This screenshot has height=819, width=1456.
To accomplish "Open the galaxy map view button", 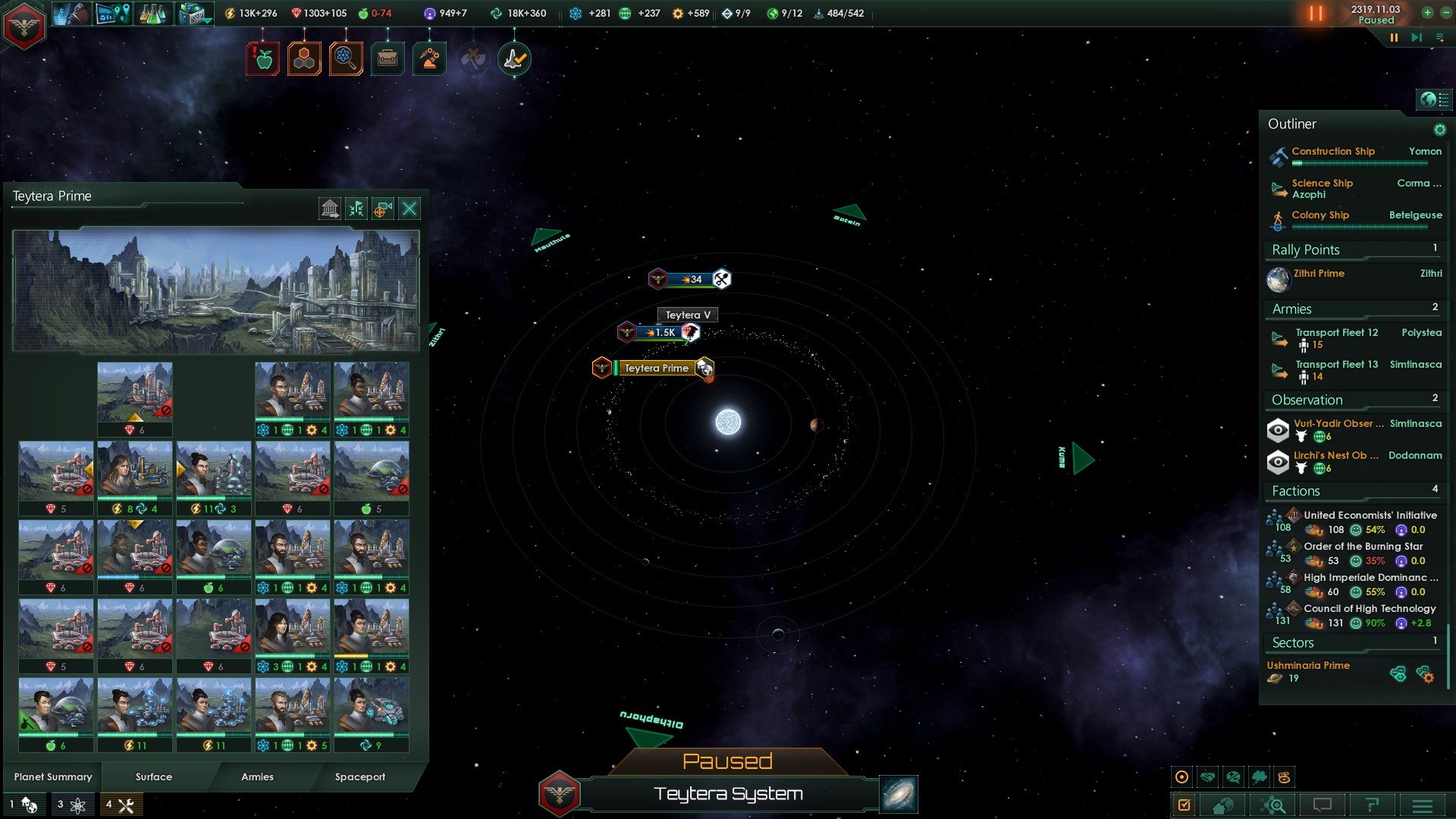I will pos(899,794).
